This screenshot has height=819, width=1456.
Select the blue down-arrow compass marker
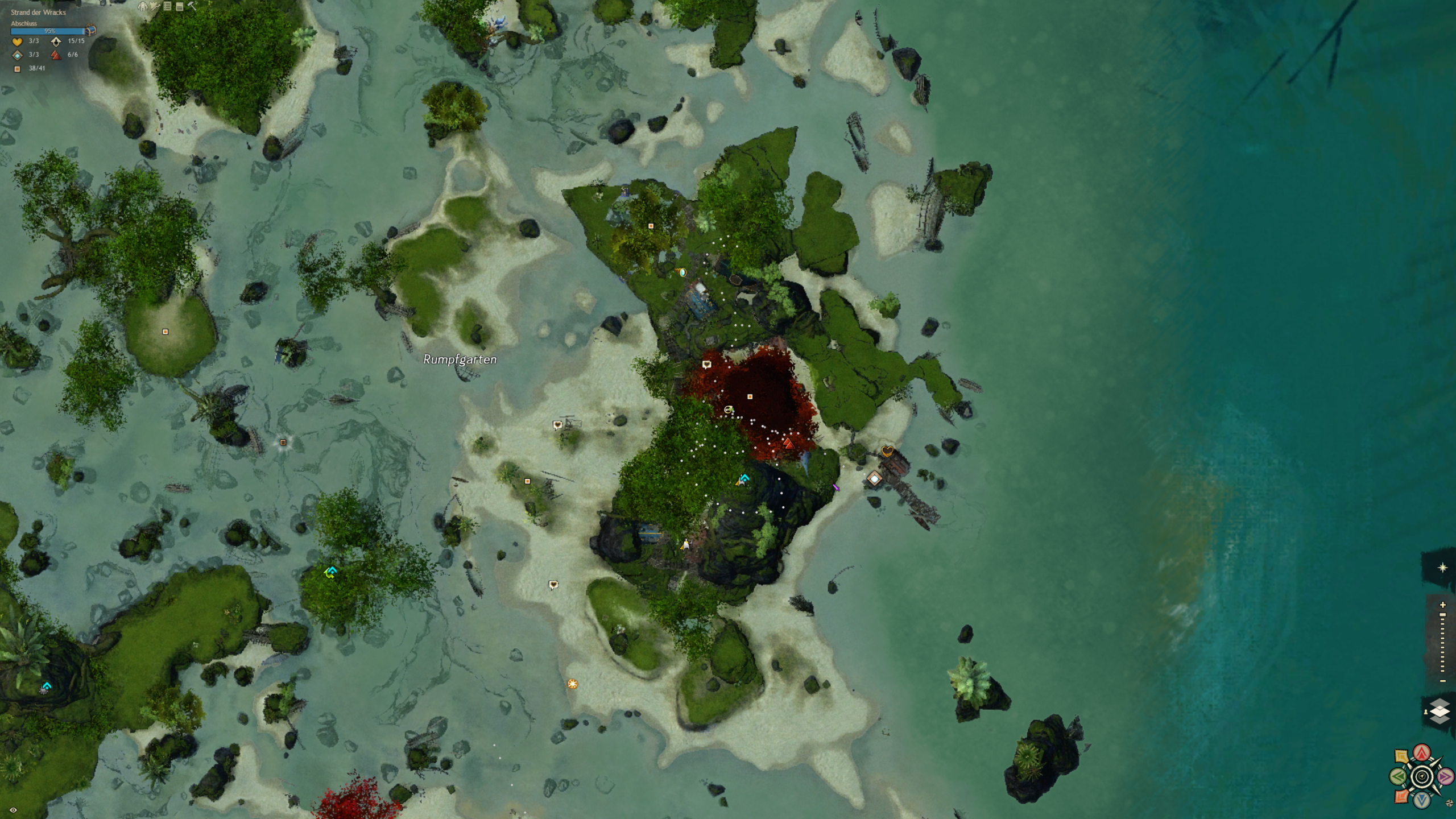[x=1422, y=800]
